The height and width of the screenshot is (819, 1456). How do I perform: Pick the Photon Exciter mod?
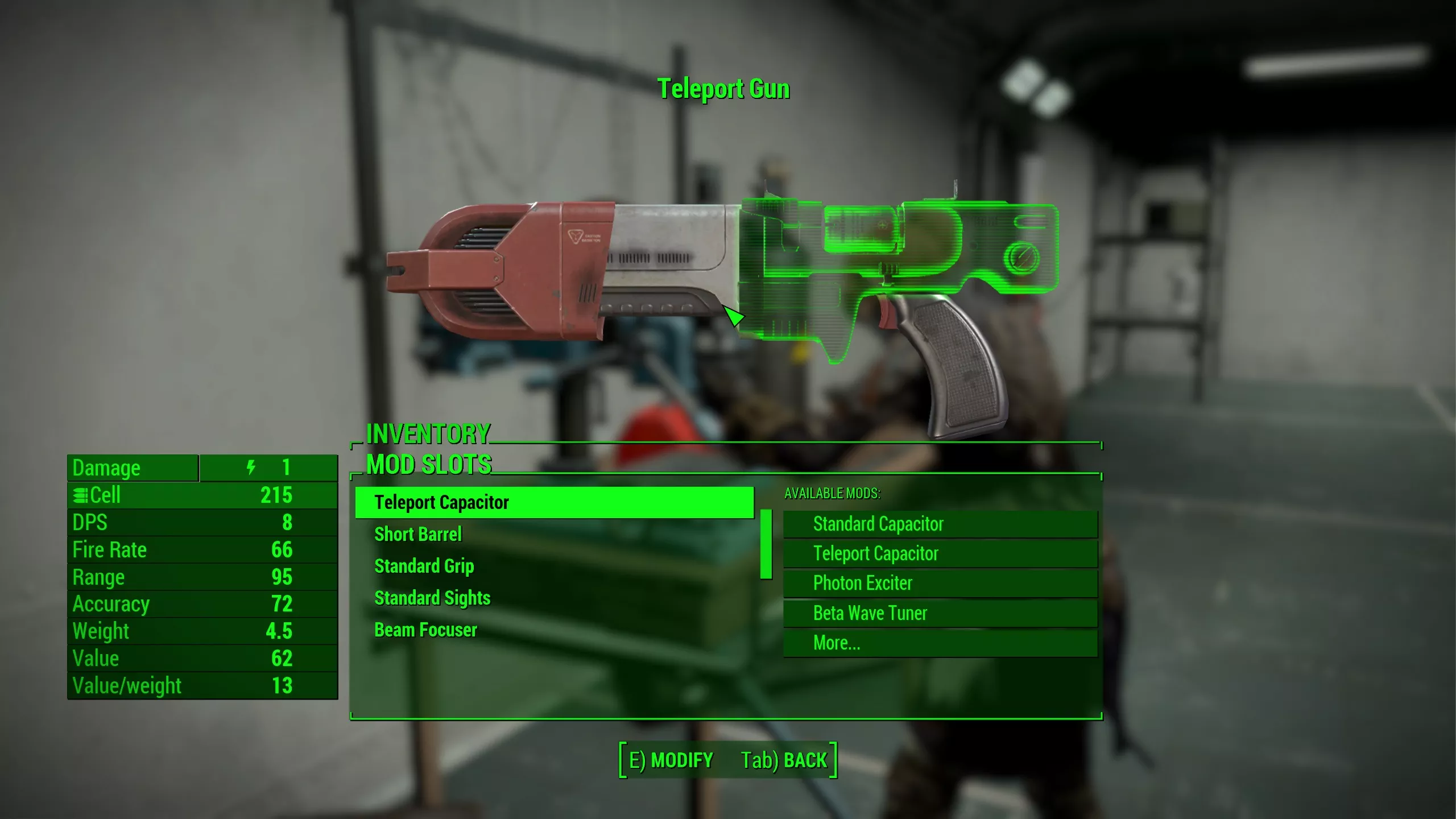click(x=940, y=584)
